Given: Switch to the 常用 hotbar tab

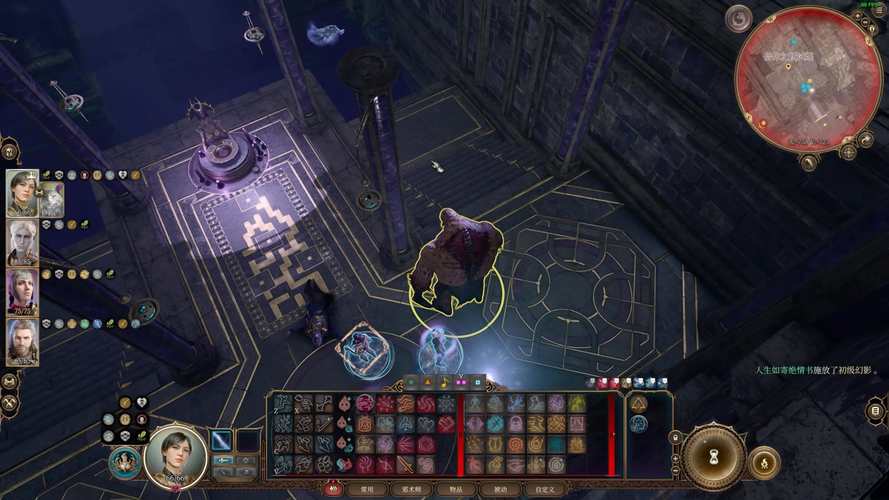Looking at the screenshot, I should point(365,489).
